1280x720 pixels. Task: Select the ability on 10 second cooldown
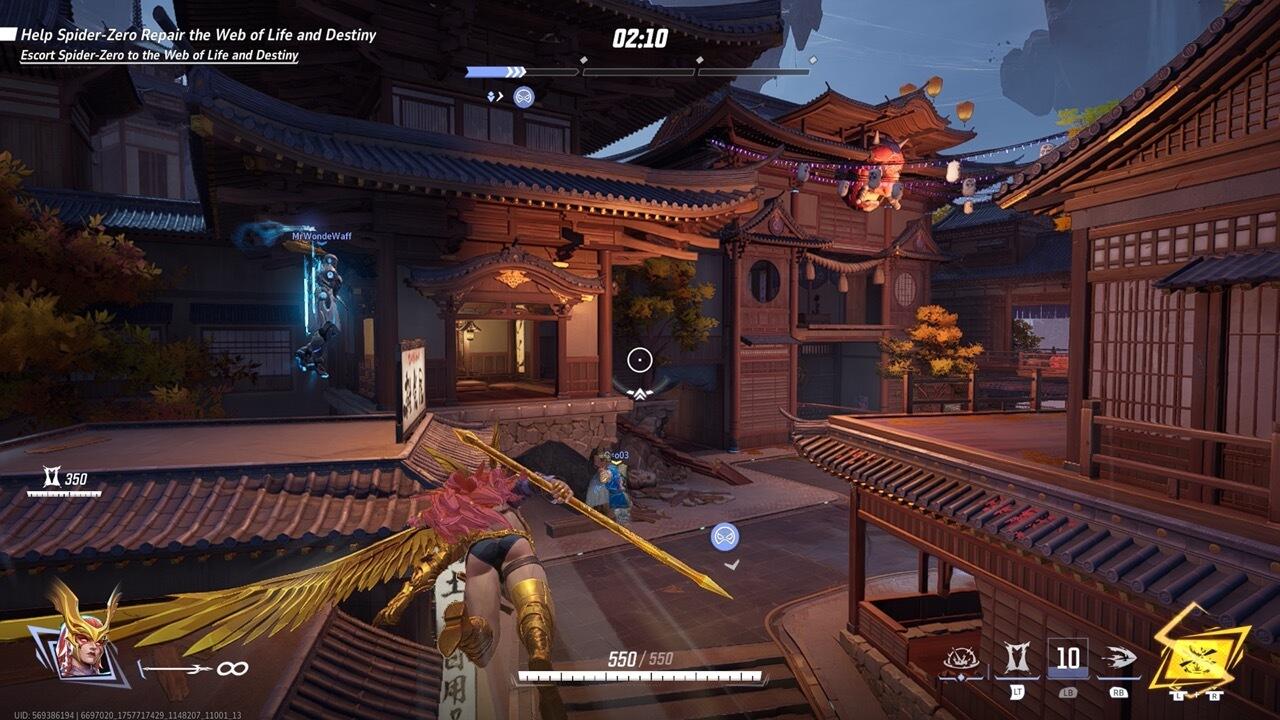click(x=1068, y=658)
